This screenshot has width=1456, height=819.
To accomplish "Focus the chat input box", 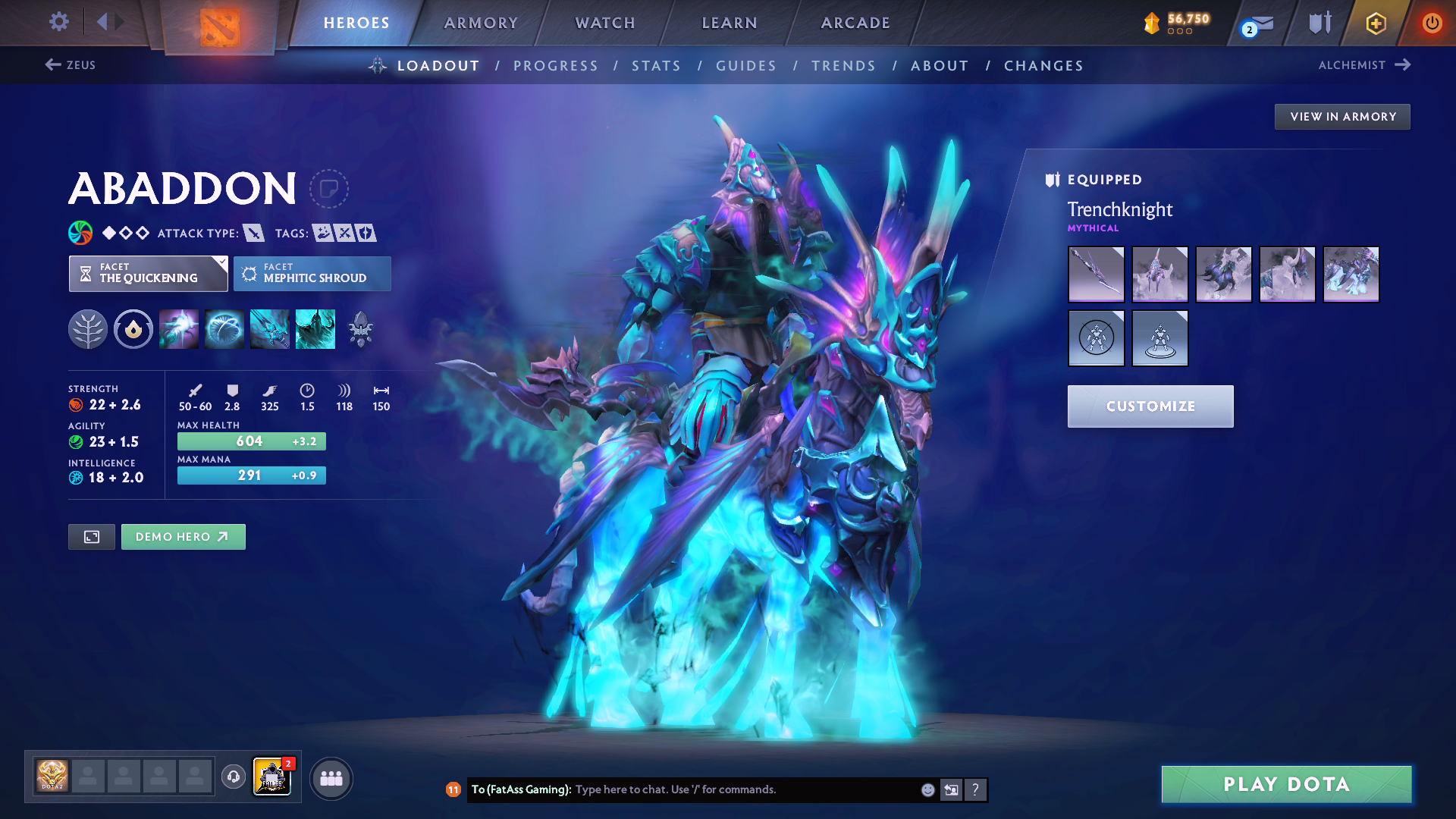I will point(743,789).
